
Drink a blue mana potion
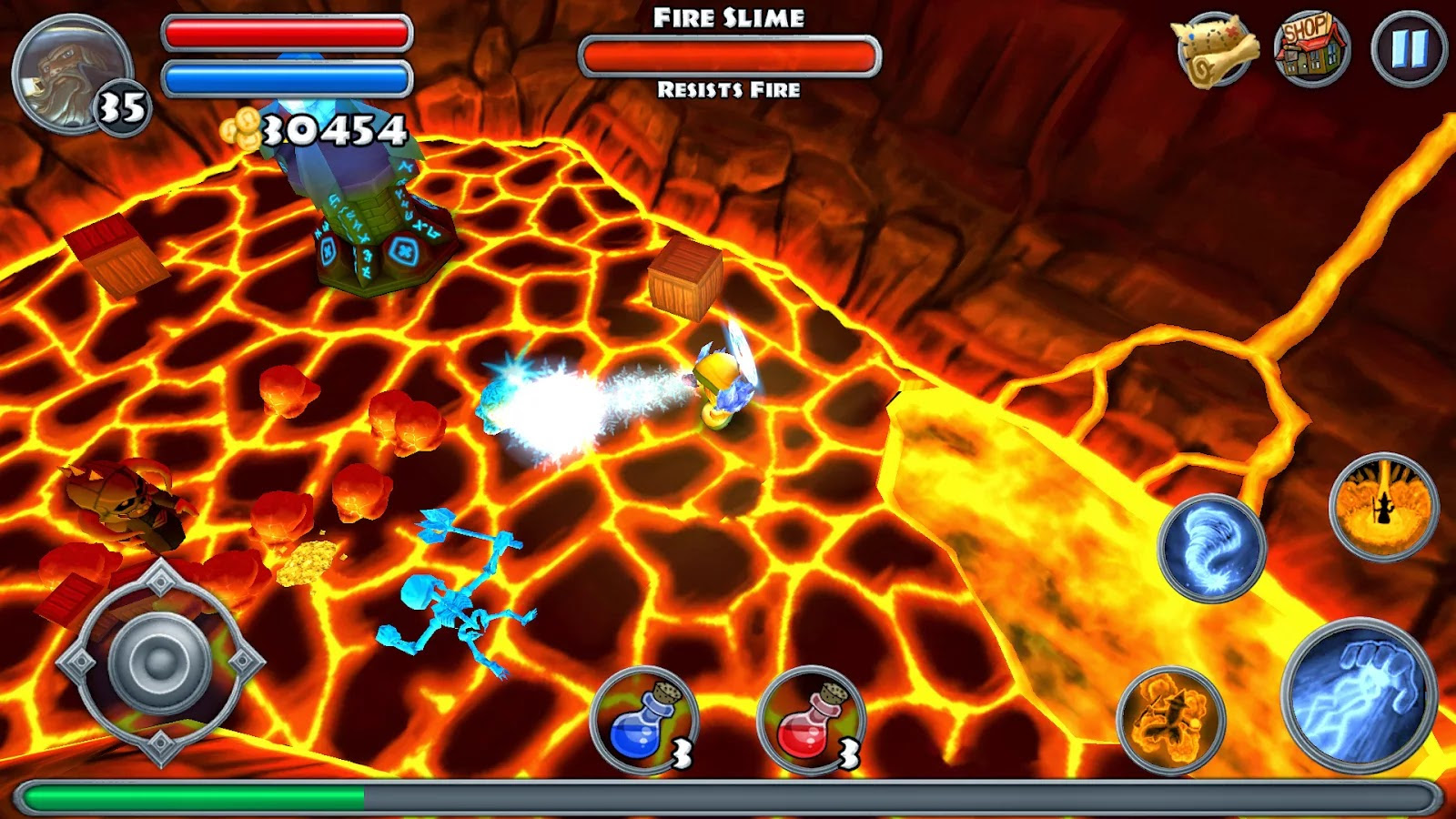[x=644, y=719]
